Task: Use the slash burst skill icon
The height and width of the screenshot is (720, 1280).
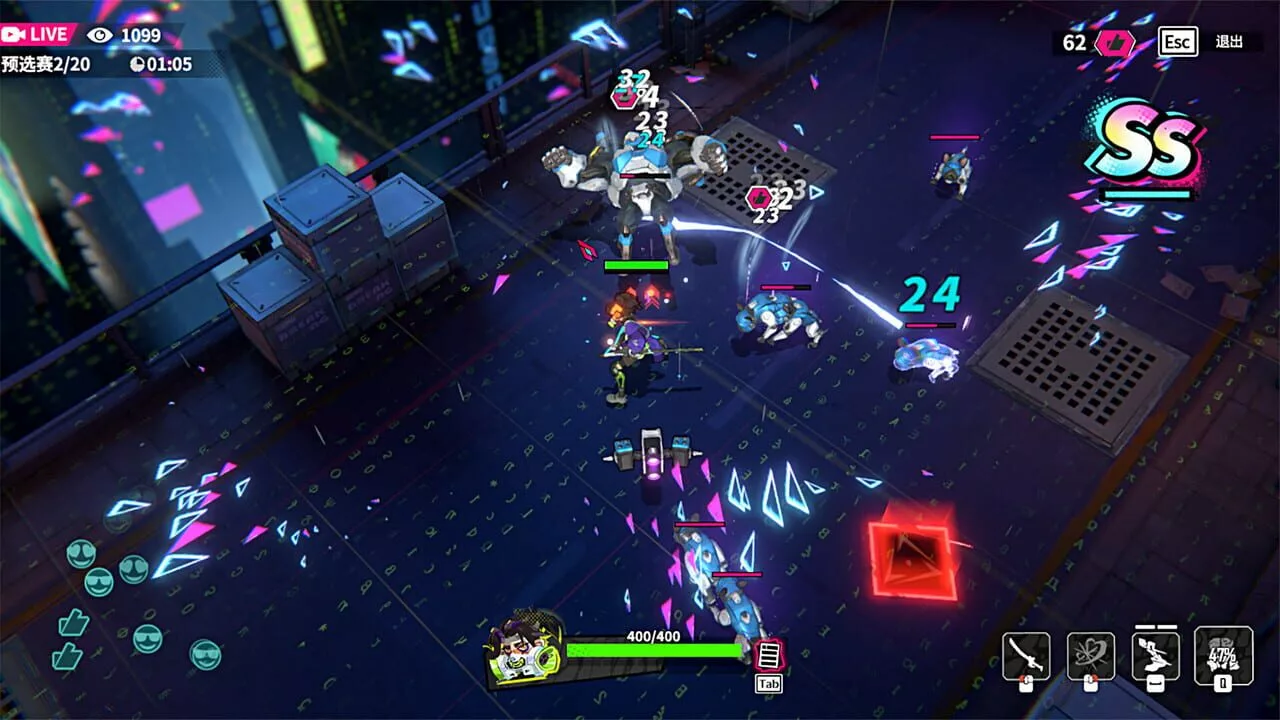Action: pos(1090,656)
